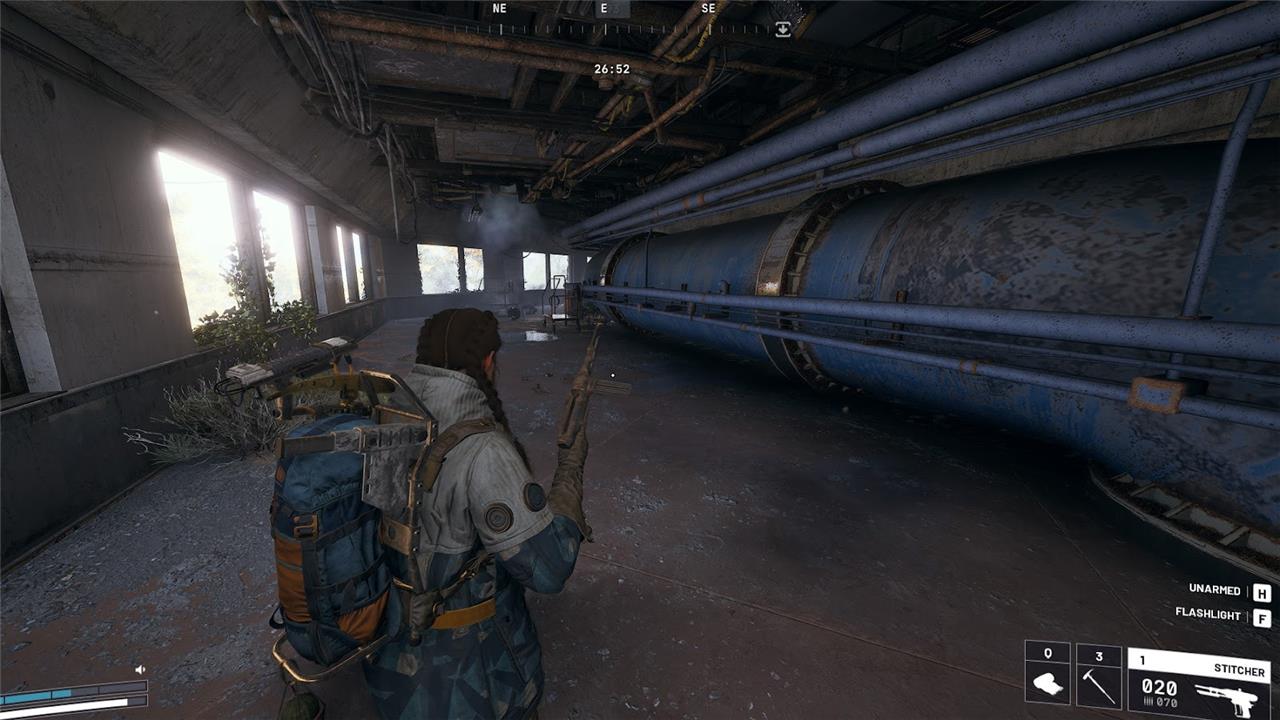Click the speaker icon above the health bar
Screen dimensions: 1280x720
[140, 669]
